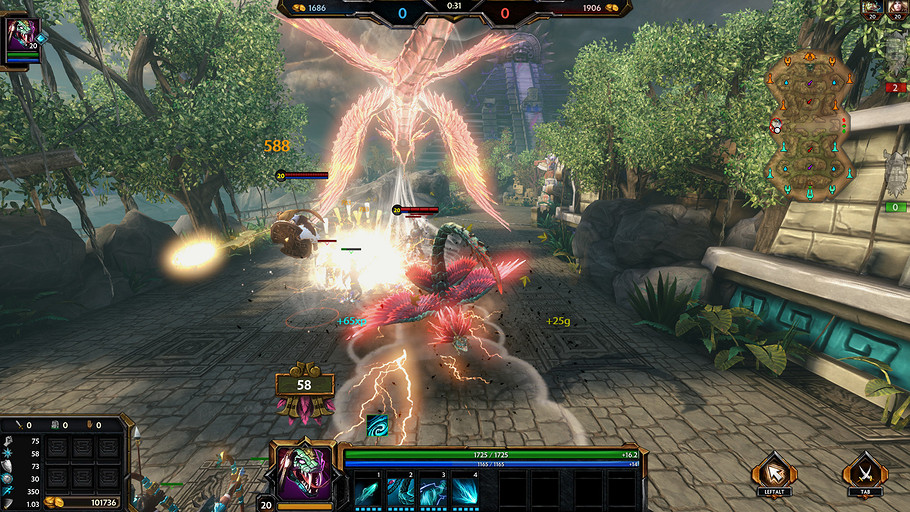910x512 pixels.
Task: Open the minimap of the arena
Action: 809,126
